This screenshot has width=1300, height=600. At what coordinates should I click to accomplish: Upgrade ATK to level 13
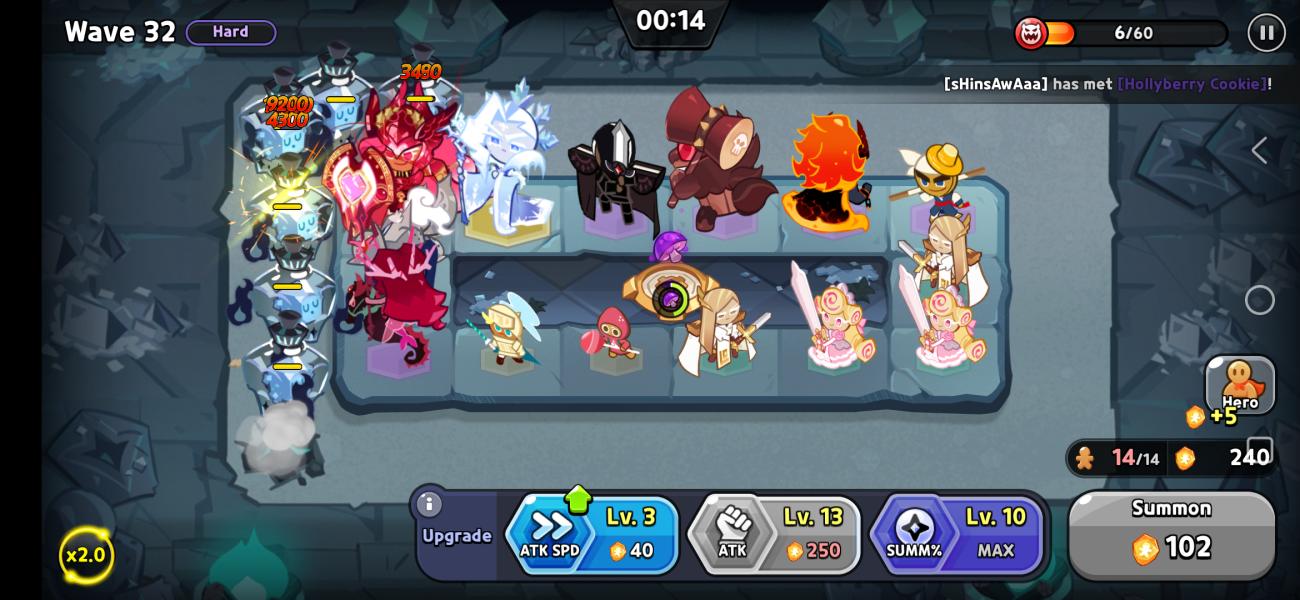pyautogui.click(x=774, y=534)
